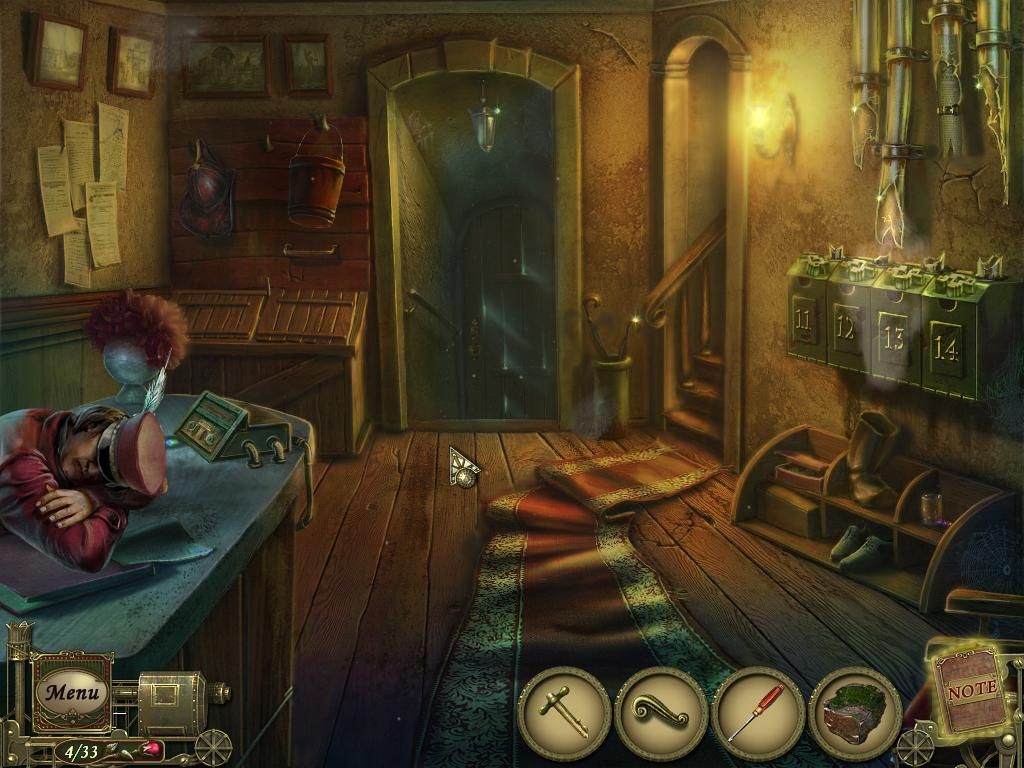Choose the red-handled screwdriver inventory slot

pyautogui.click(x=757, y=713)
